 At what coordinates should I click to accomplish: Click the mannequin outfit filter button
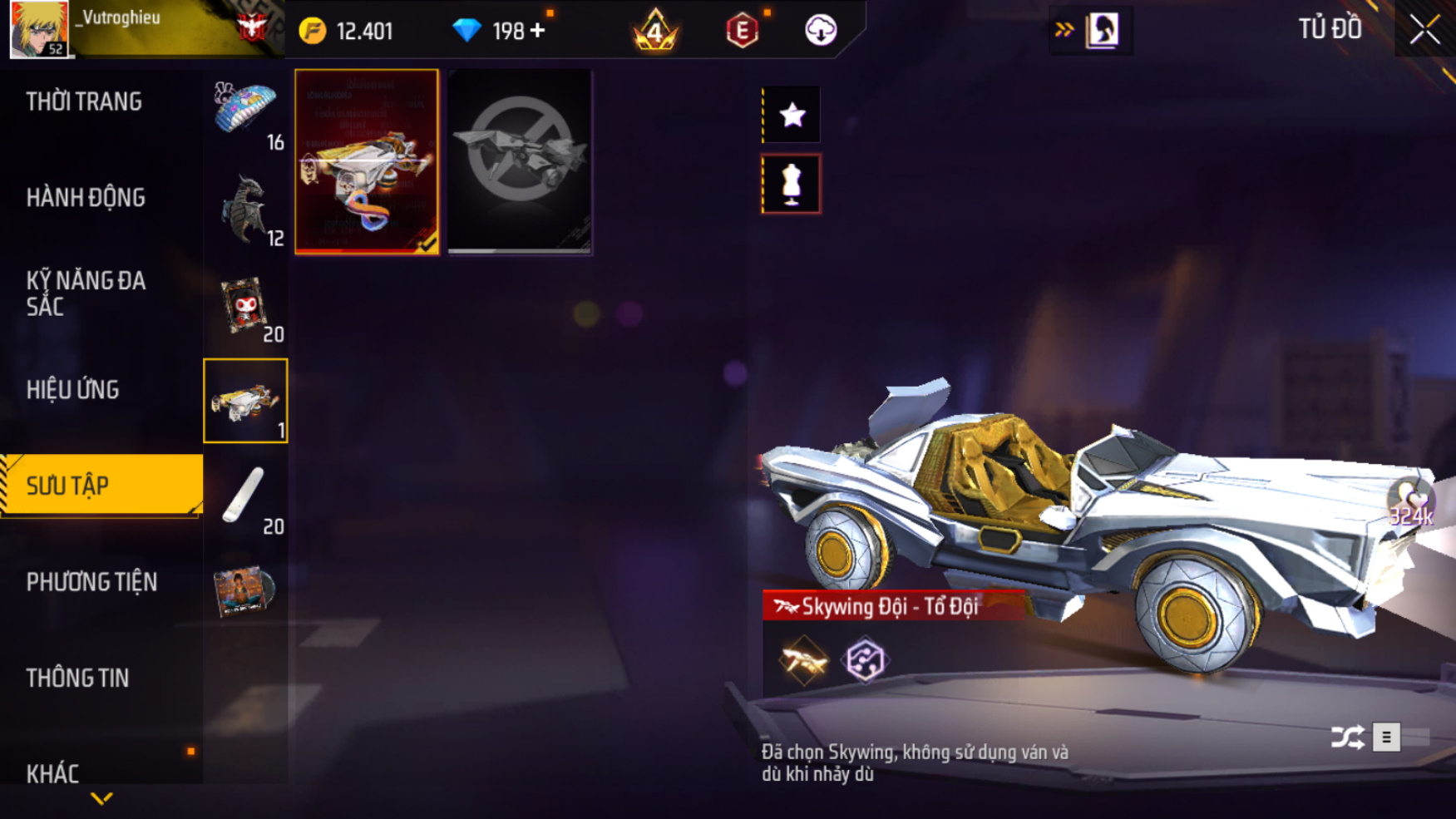coord(792,184)
